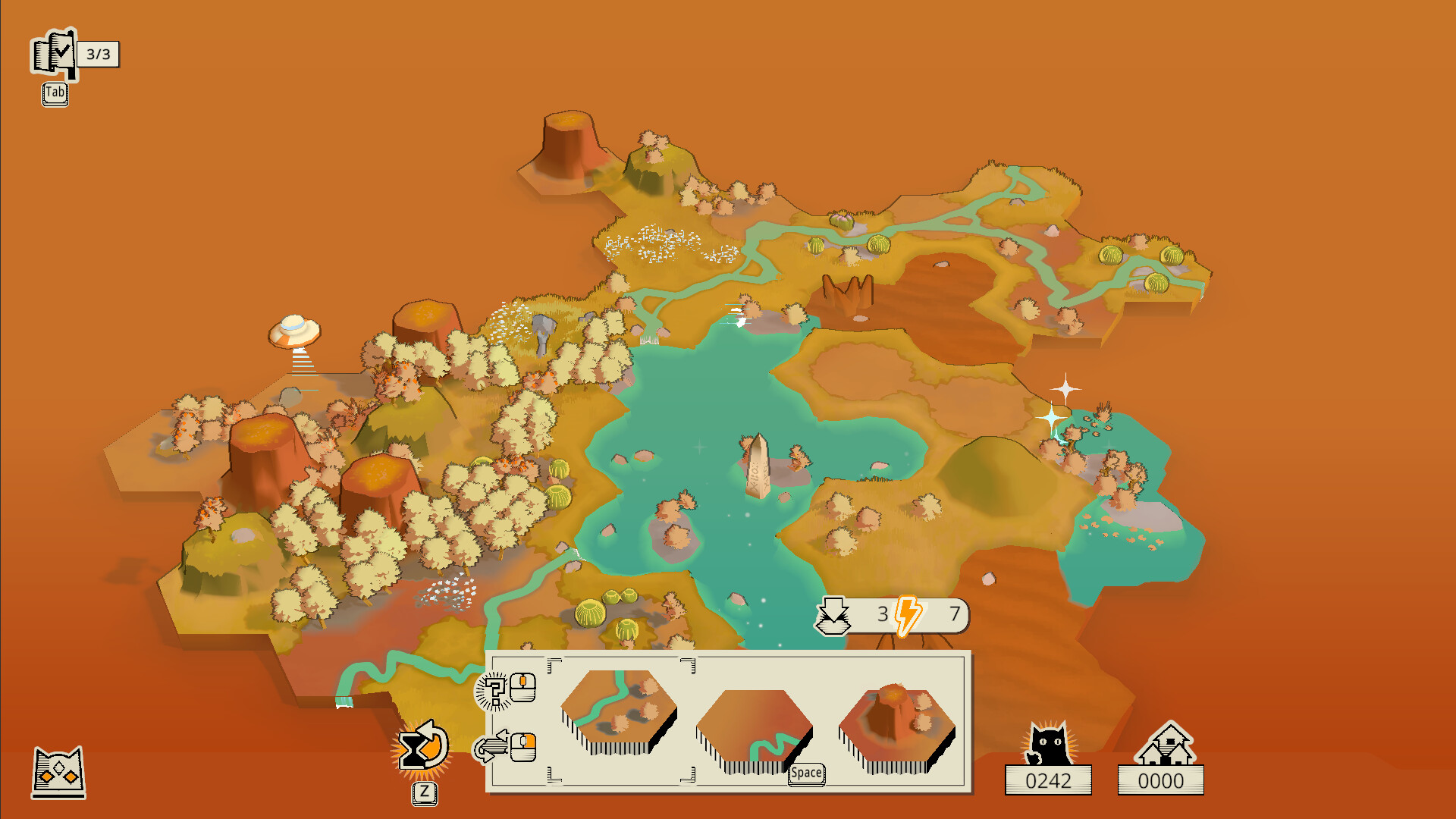The width and height of the screenshot is (1456, 819).
Task: Click the black cat score icon
Action: 1049,745
